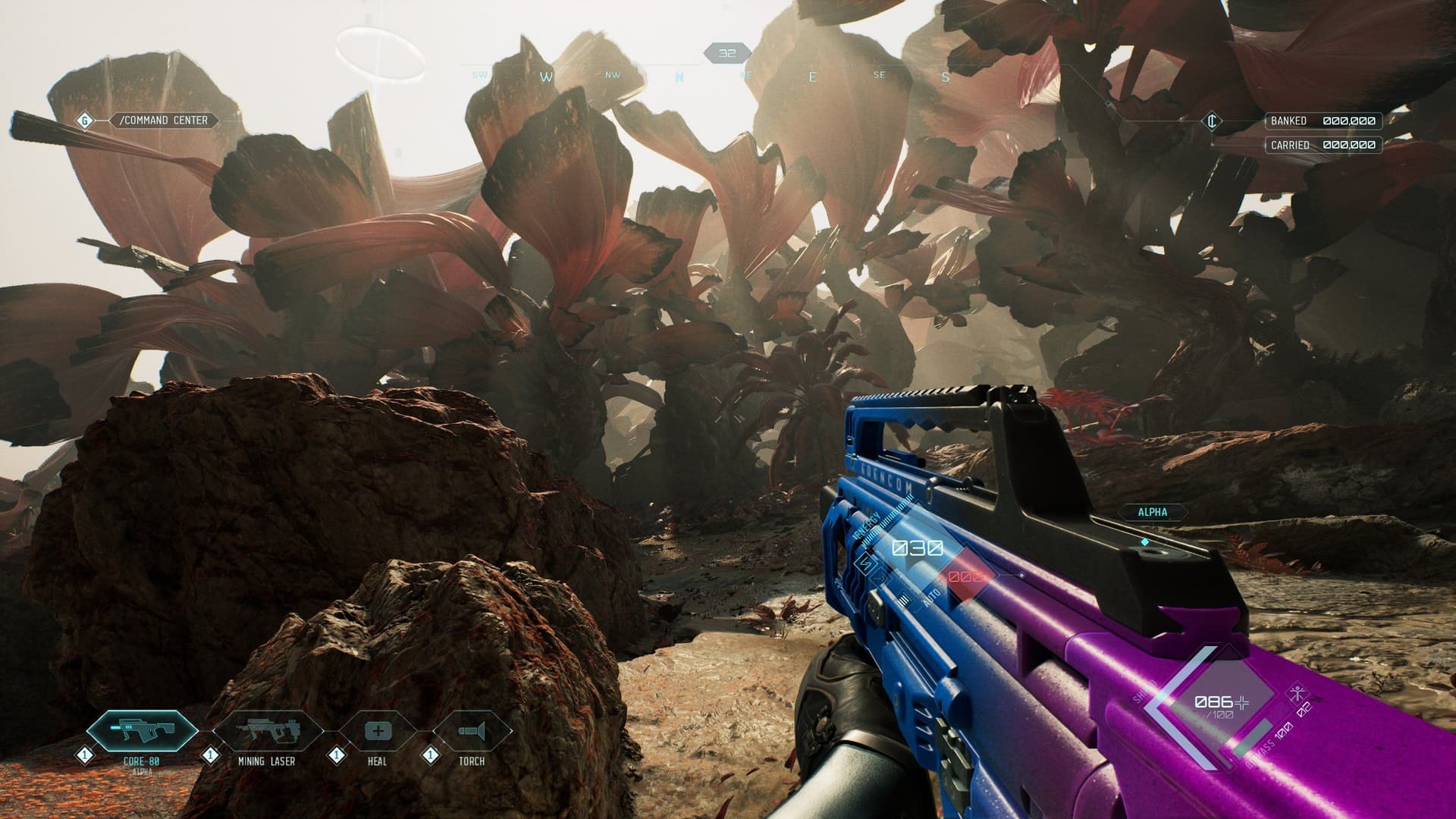Toggle the AUTO fire mode indicator
1456x819 pixels.
931,597
